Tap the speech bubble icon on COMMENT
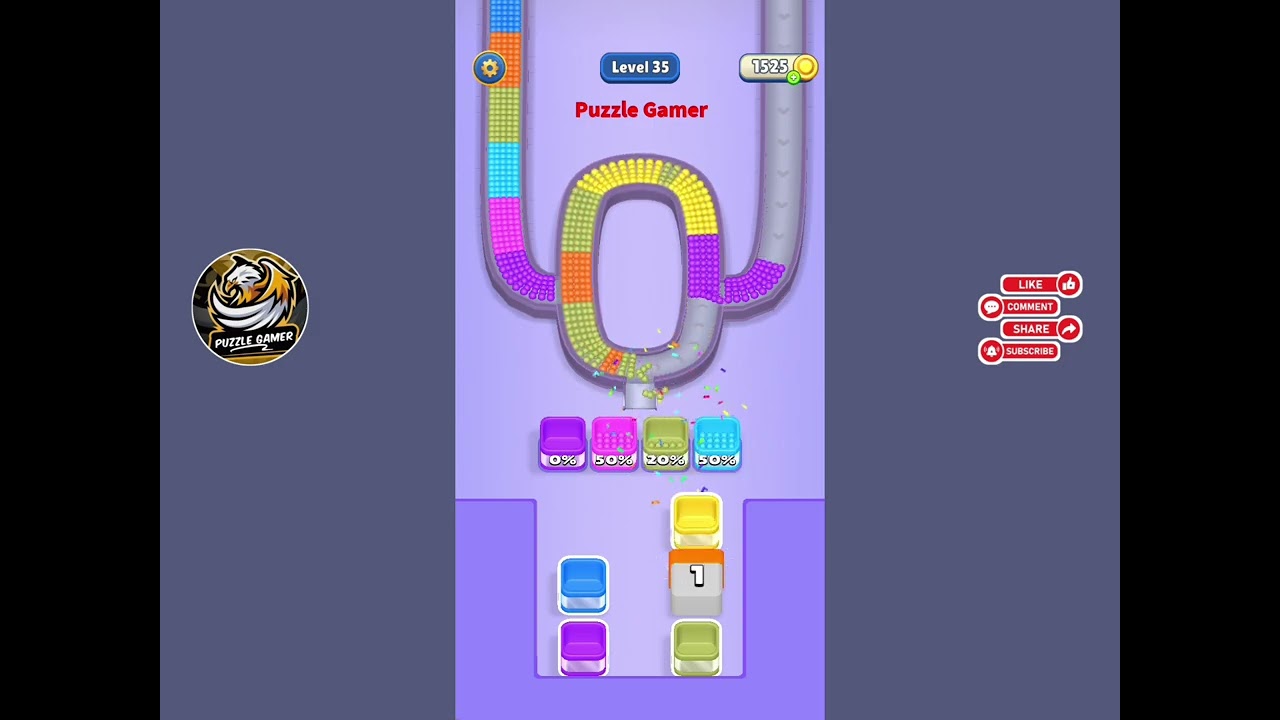 [991, 307]
